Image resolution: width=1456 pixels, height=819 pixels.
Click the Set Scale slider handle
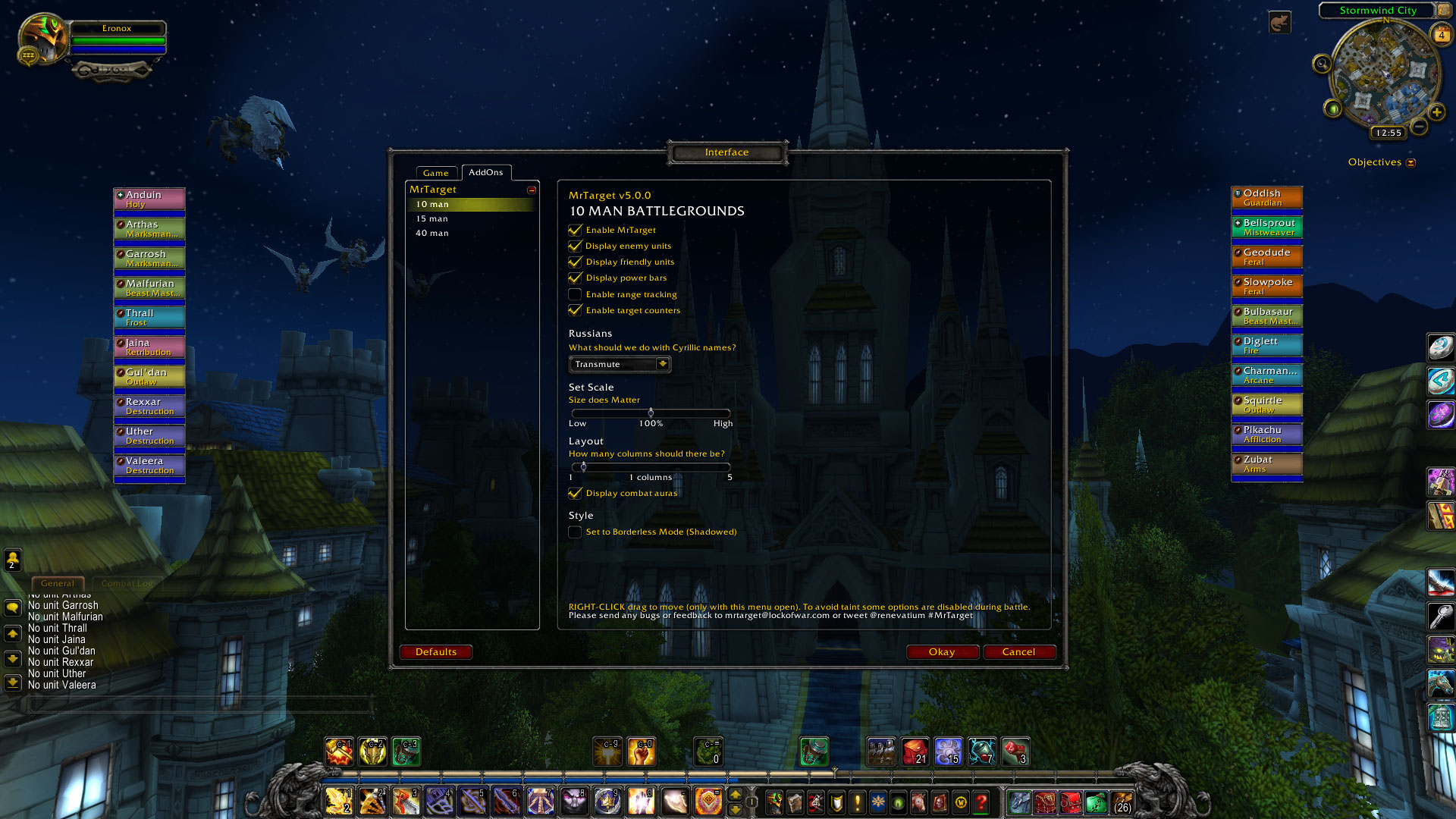coord(651,413)
